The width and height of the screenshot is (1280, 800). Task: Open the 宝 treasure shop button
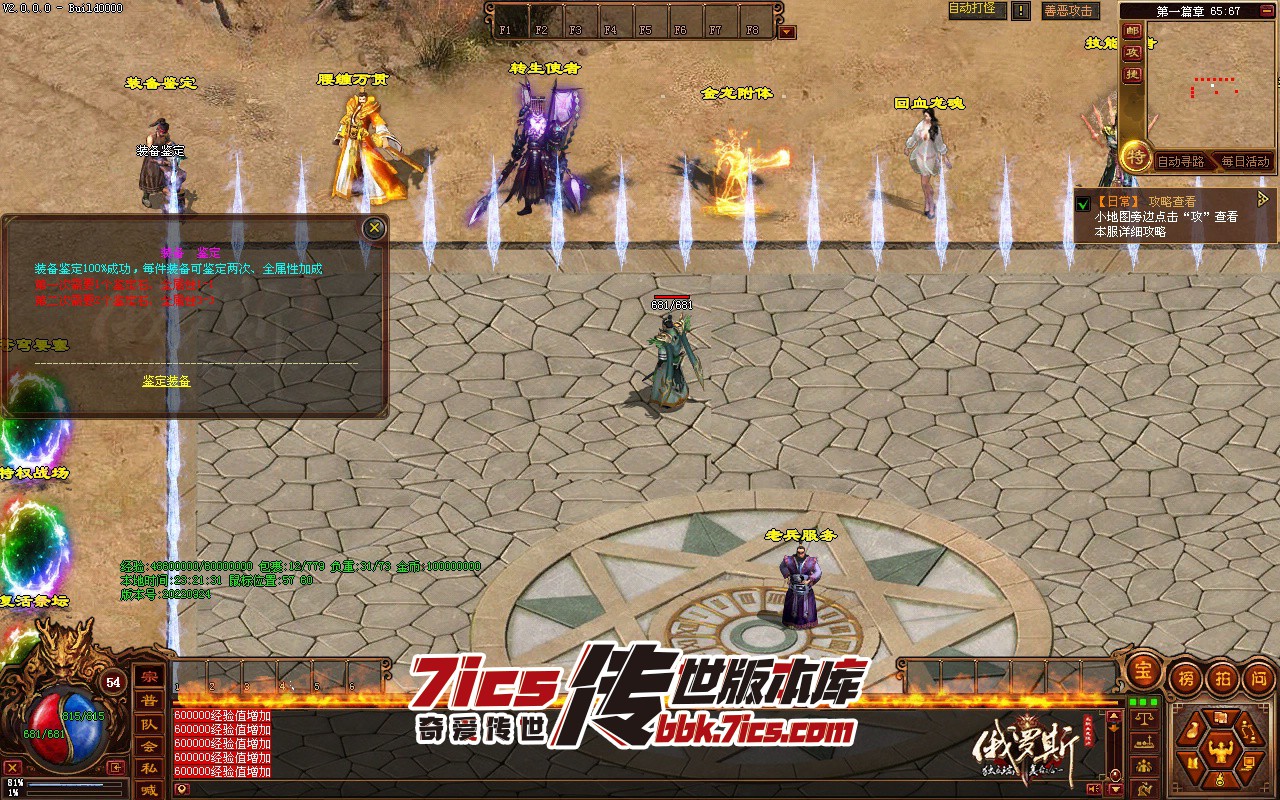1143,673
